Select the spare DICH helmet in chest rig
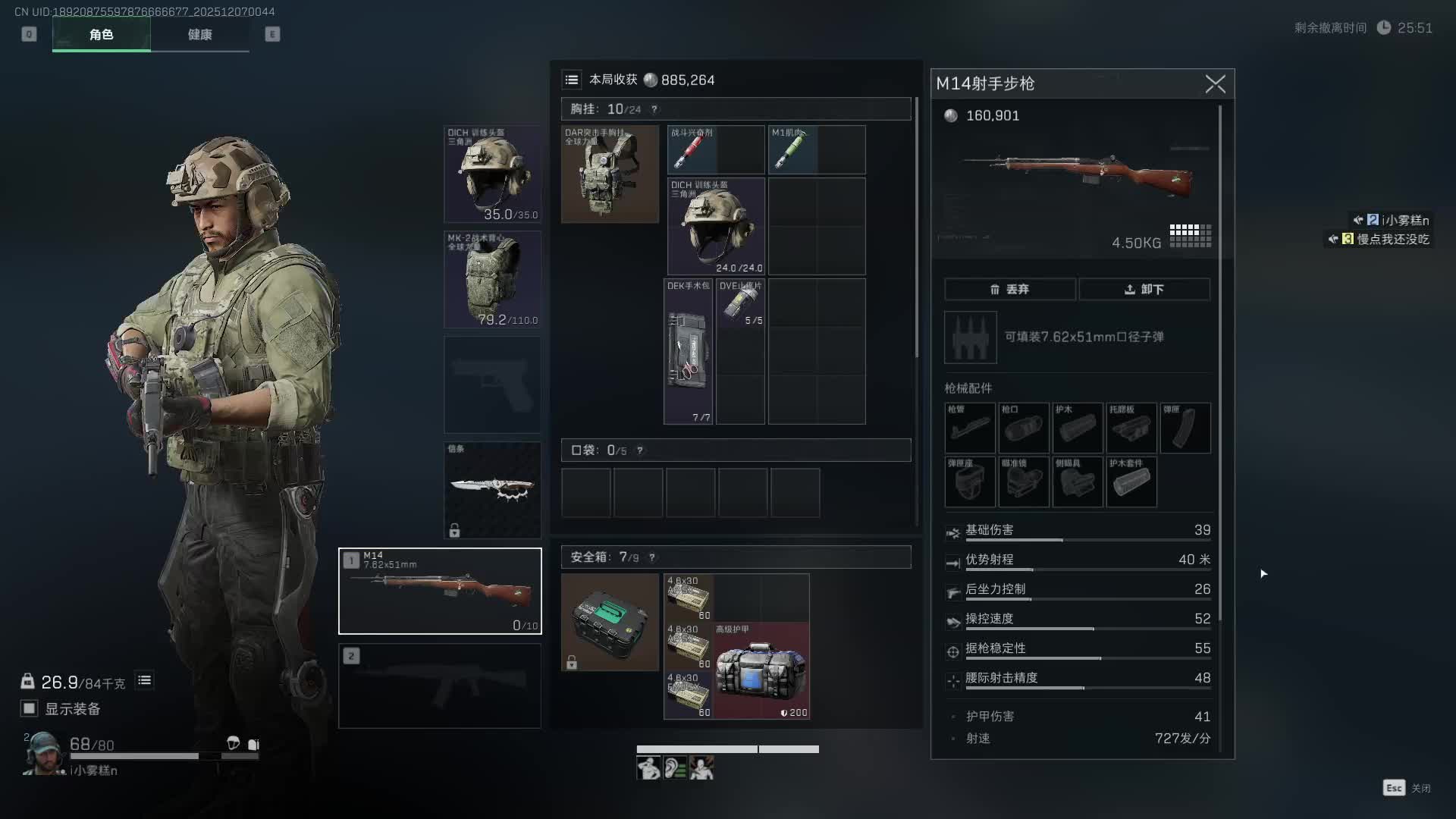This screenshot has width=1456, height=819. (716, 226)
